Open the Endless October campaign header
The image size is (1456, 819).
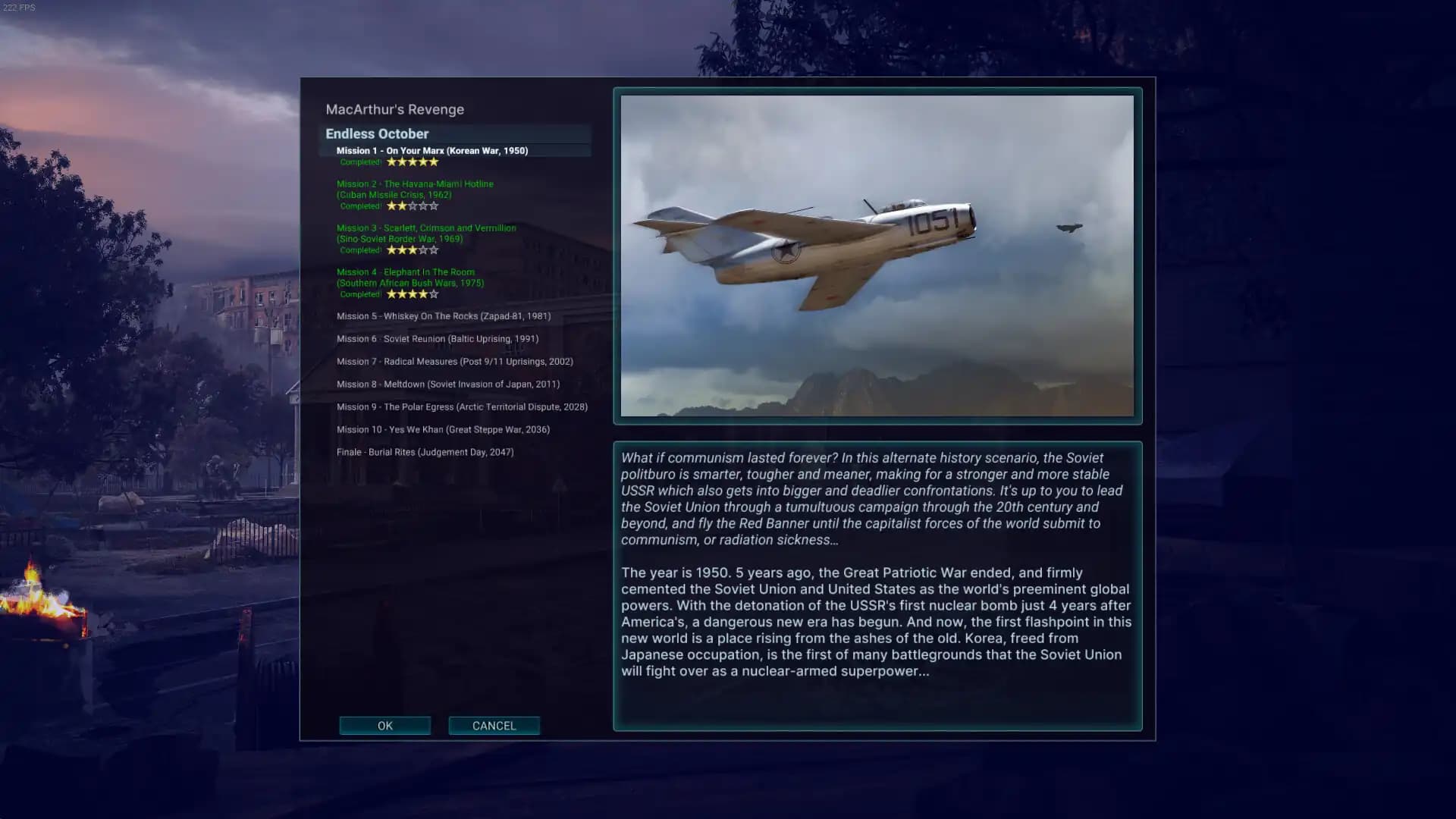(x=377, y=133)
